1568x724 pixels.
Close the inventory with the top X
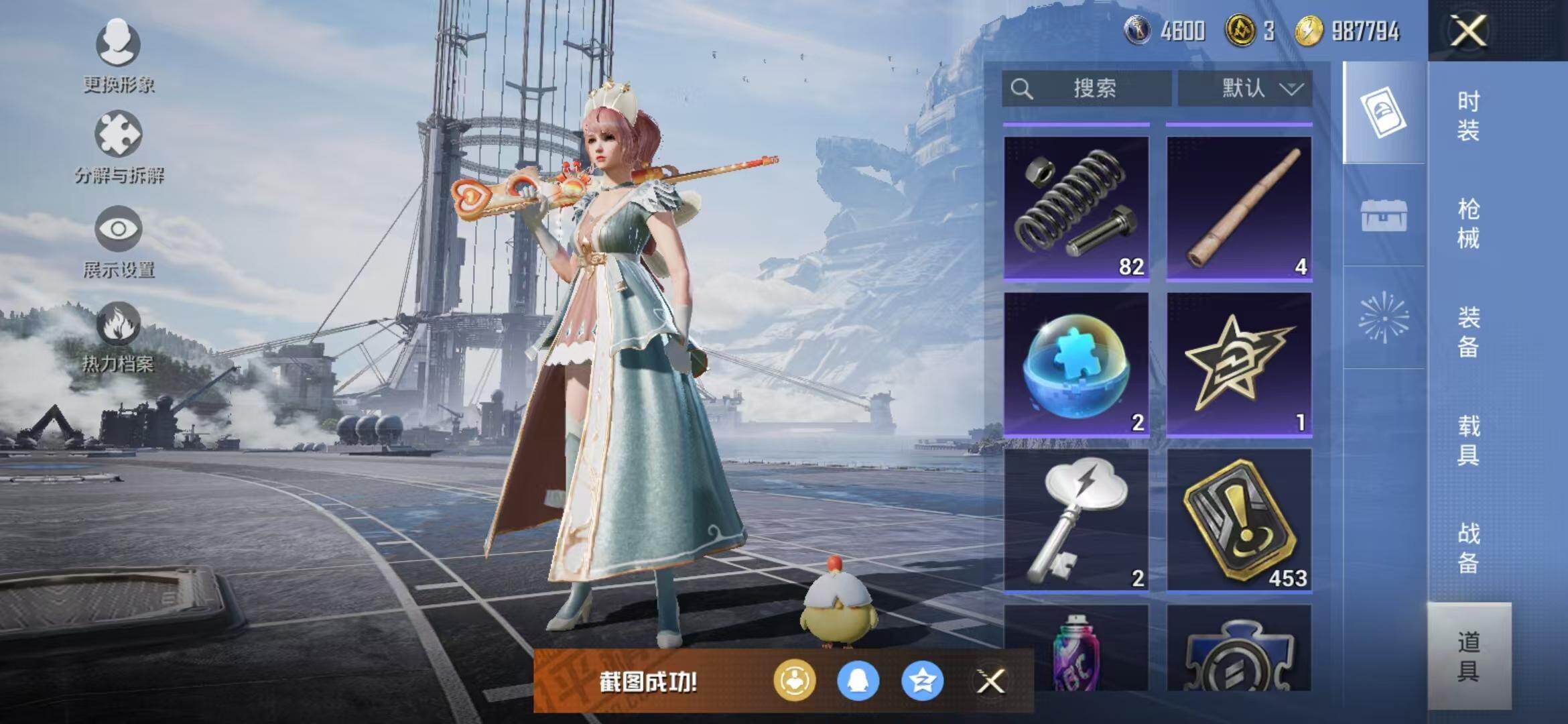[1468, 31]
